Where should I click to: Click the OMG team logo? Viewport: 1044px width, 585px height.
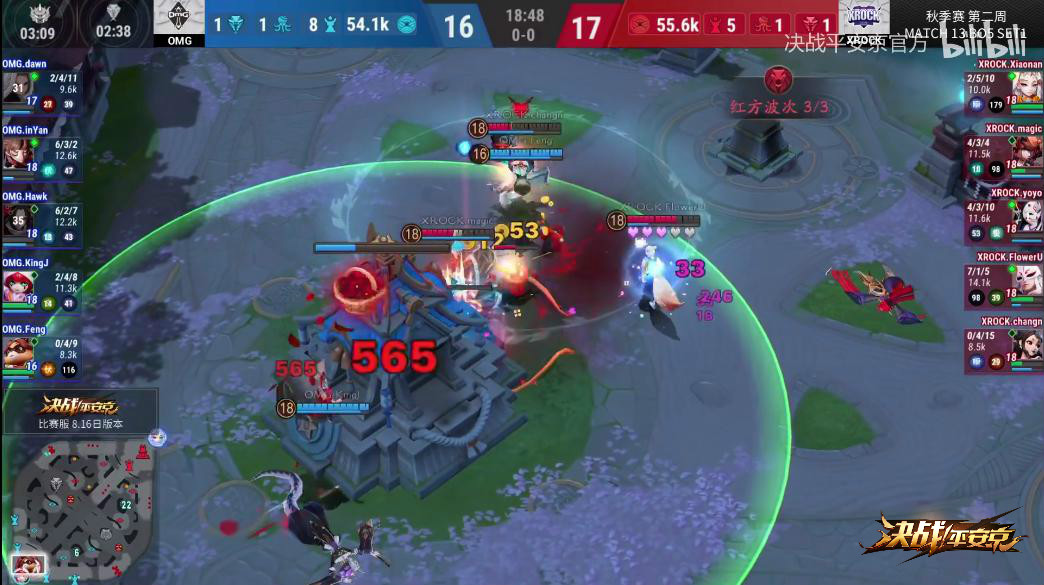coord(179,20)
